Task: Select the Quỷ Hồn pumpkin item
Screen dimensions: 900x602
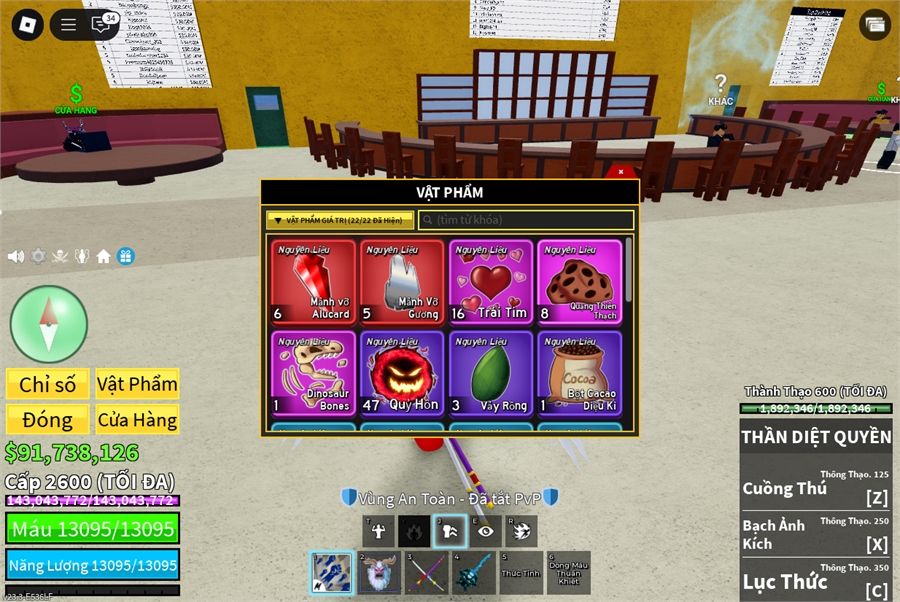Action: pyautogui.click(x=402, y=373)
